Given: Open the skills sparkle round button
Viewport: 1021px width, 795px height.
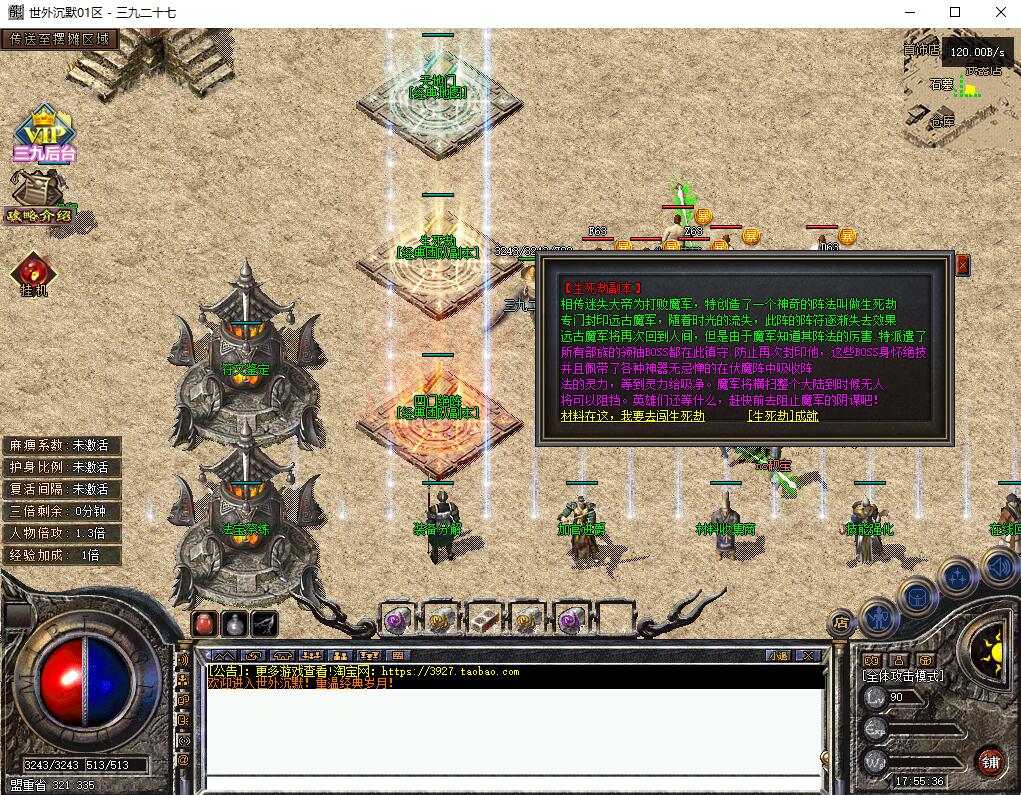Looking at the screenshot, I should click(957, 575).
